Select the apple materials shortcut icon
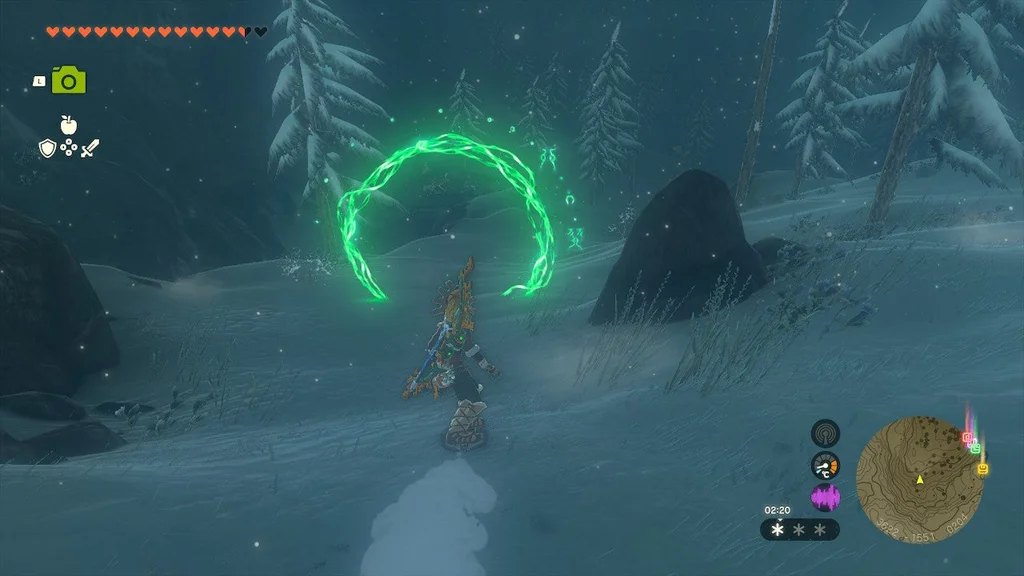The height and width of the screenshot is (576, 1024). (69, 124)
